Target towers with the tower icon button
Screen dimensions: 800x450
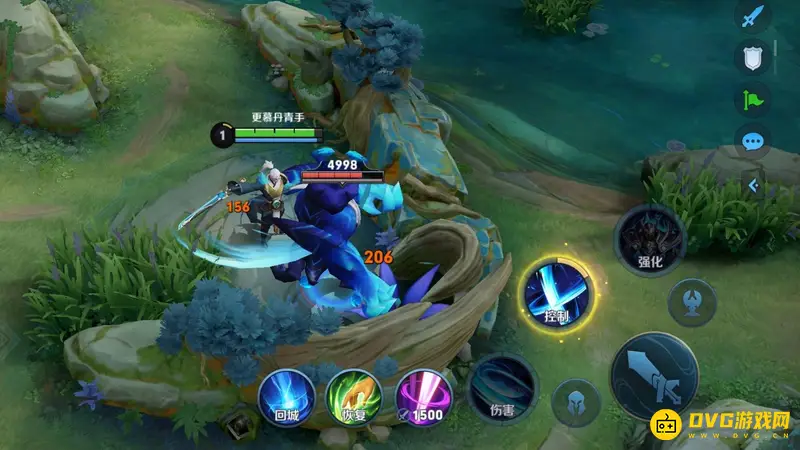point(691,302)
